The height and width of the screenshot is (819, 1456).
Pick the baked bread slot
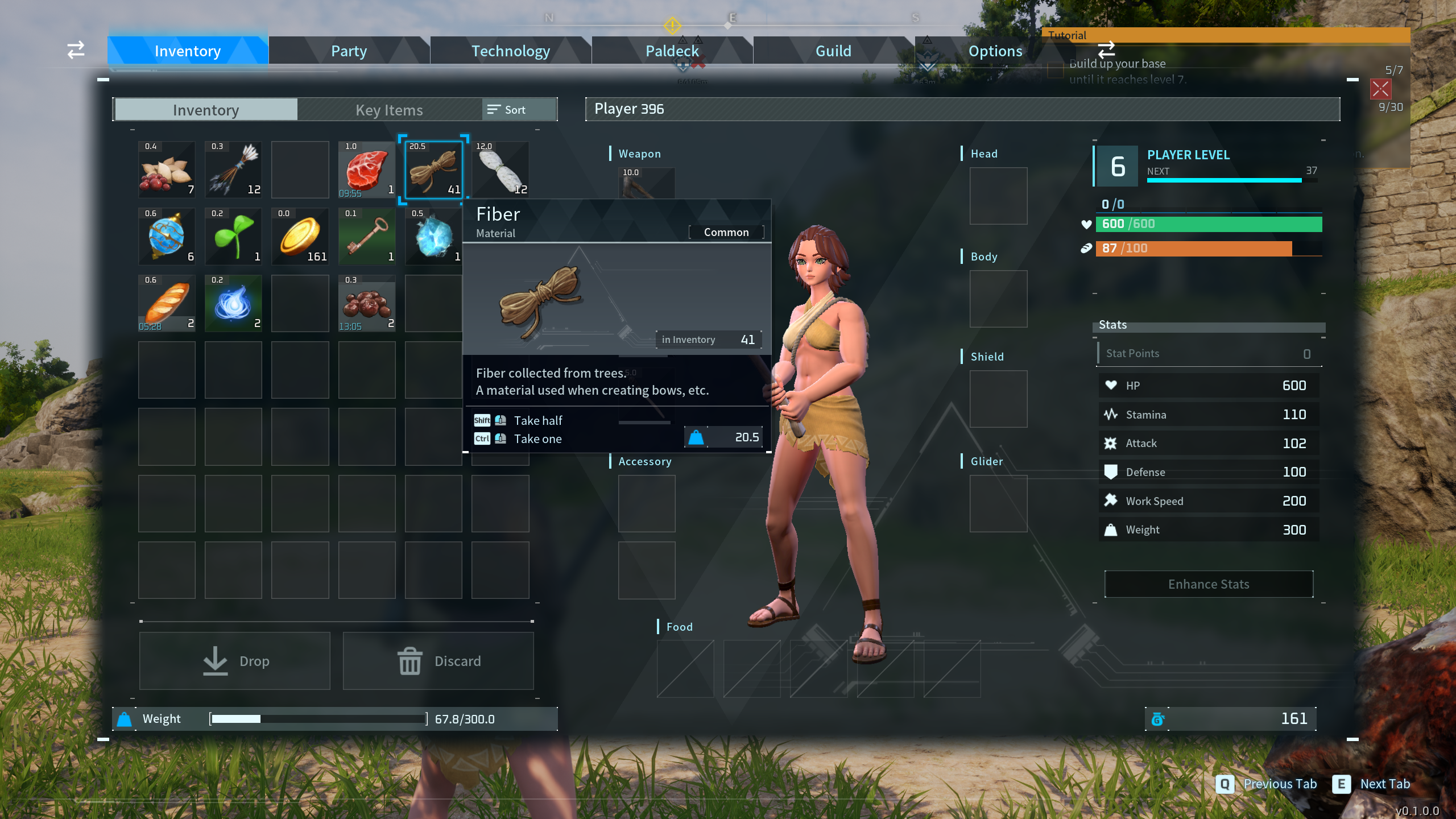(167, 303)
